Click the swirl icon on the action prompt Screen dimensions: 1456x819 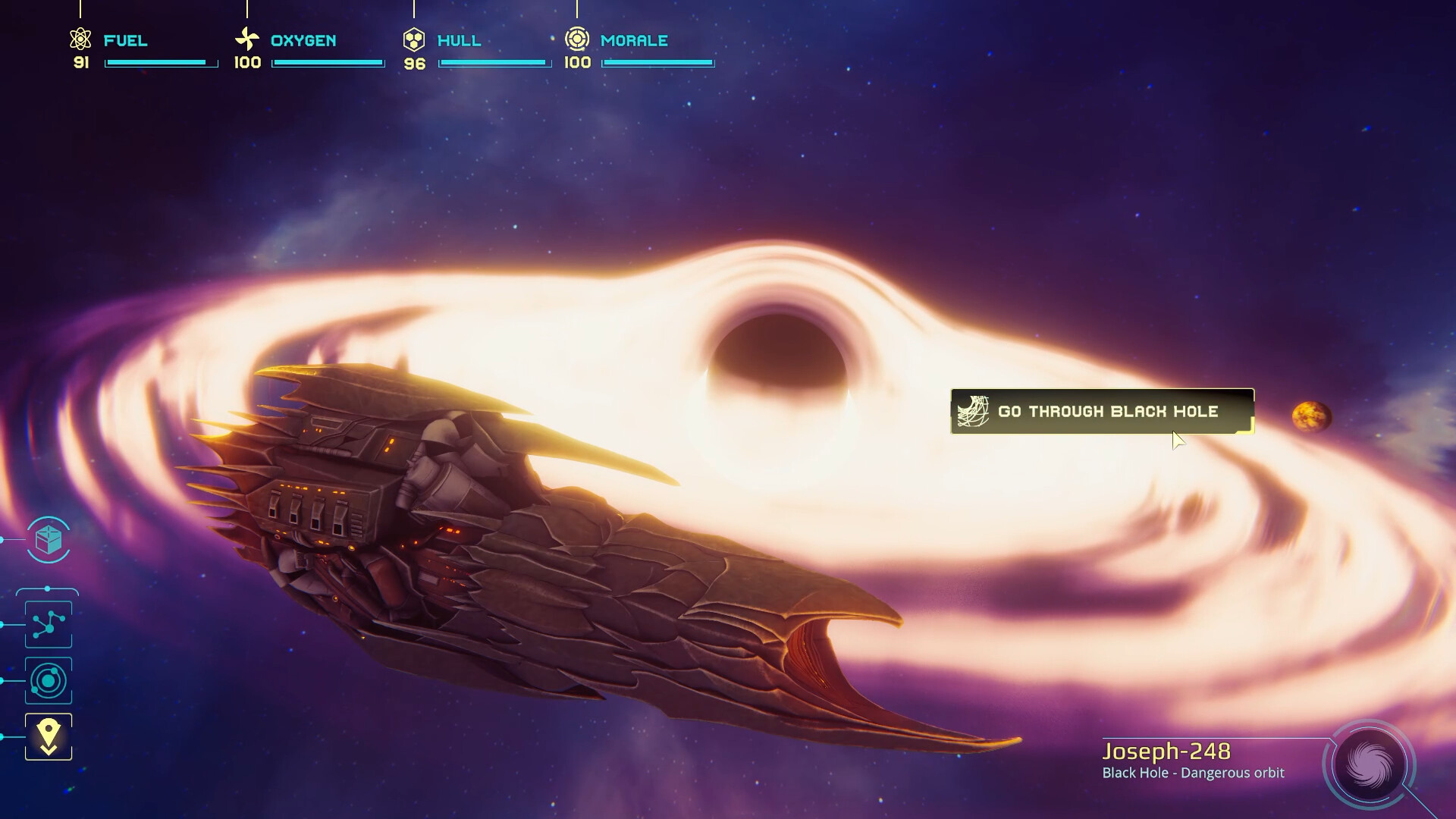tap(974, 411)
